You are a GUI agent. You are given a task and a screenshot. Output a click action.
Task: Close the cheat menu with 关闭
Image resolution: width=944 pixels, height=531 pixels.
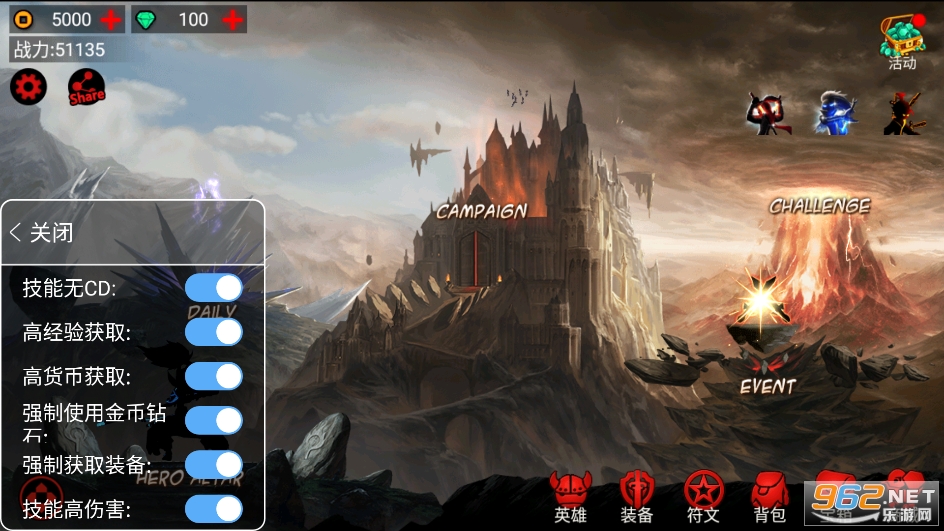pos(42,233)
